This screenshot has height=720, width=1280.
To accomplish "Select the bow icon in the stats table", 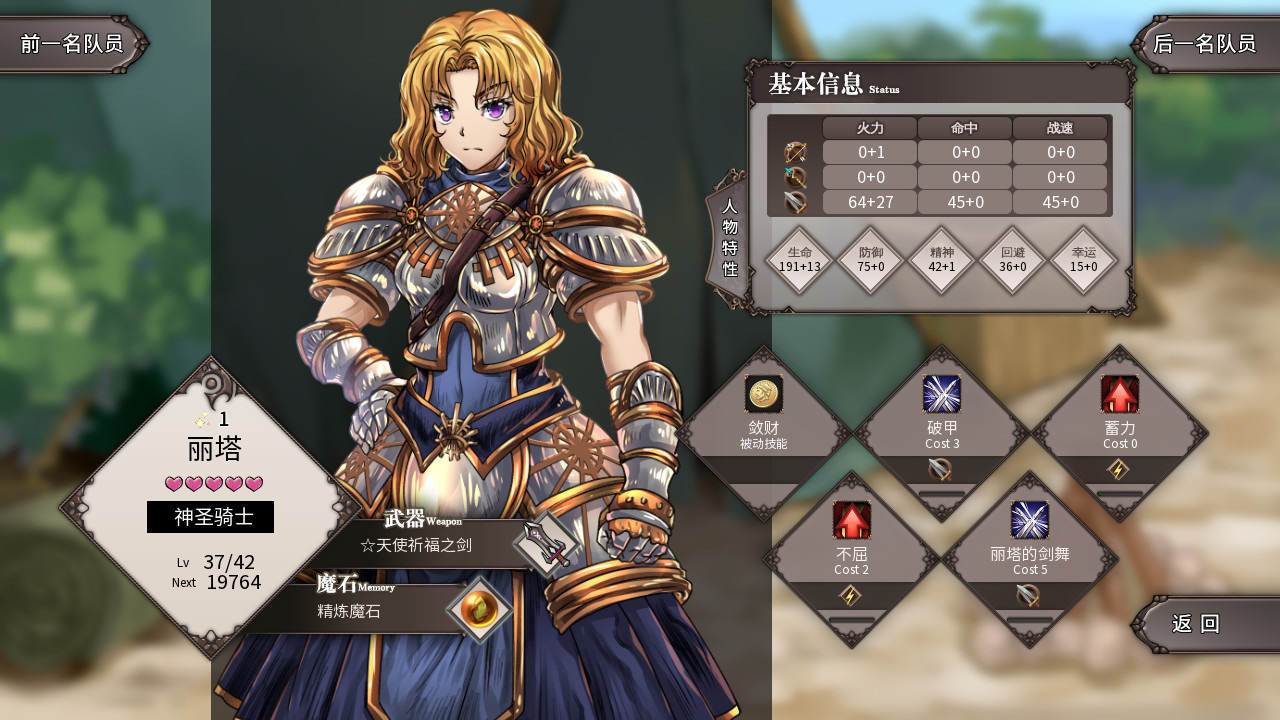I will coord(797,152).
